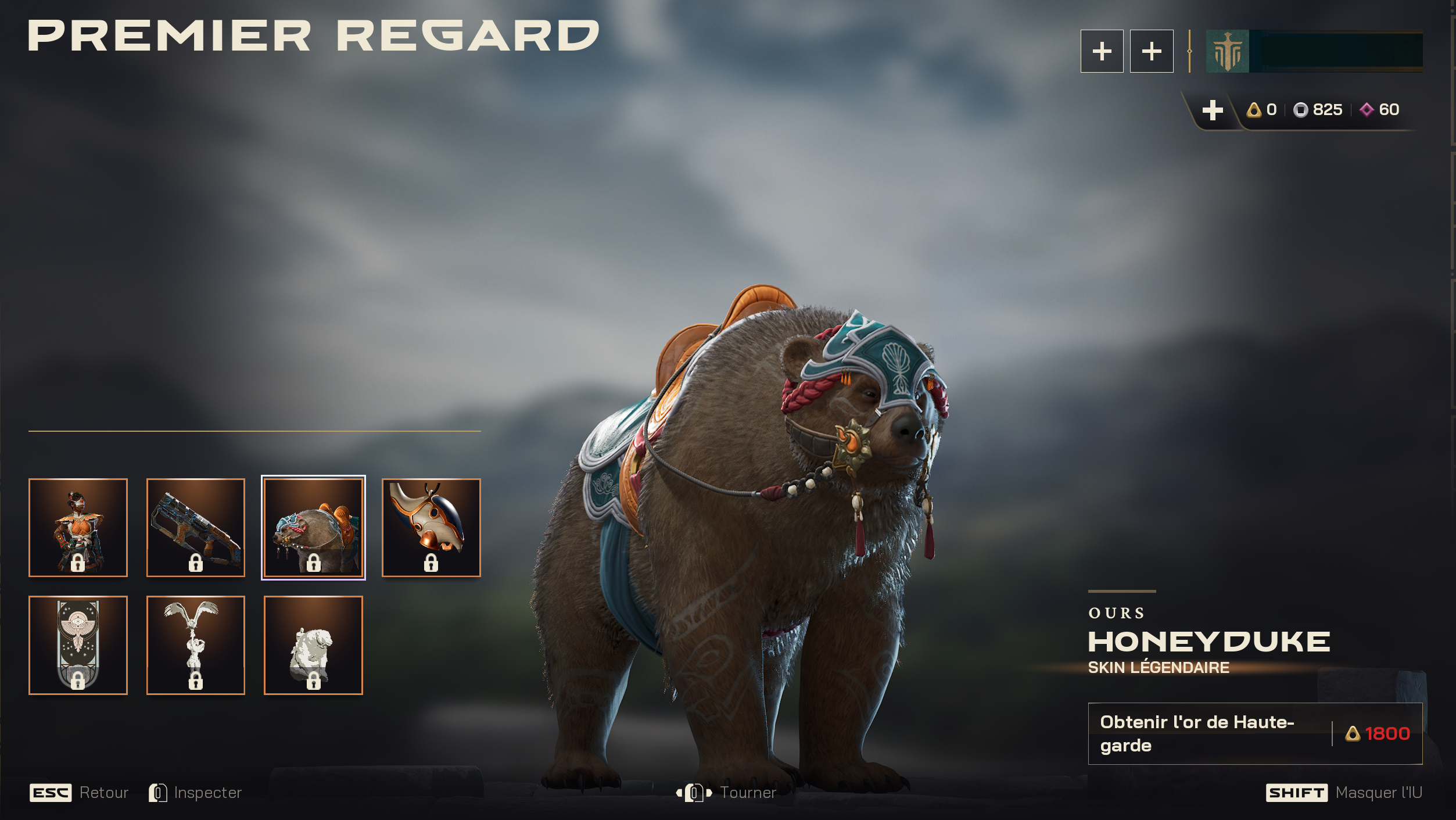
Task: Click the Inspecter option
Action: click(x=207, y=793)
